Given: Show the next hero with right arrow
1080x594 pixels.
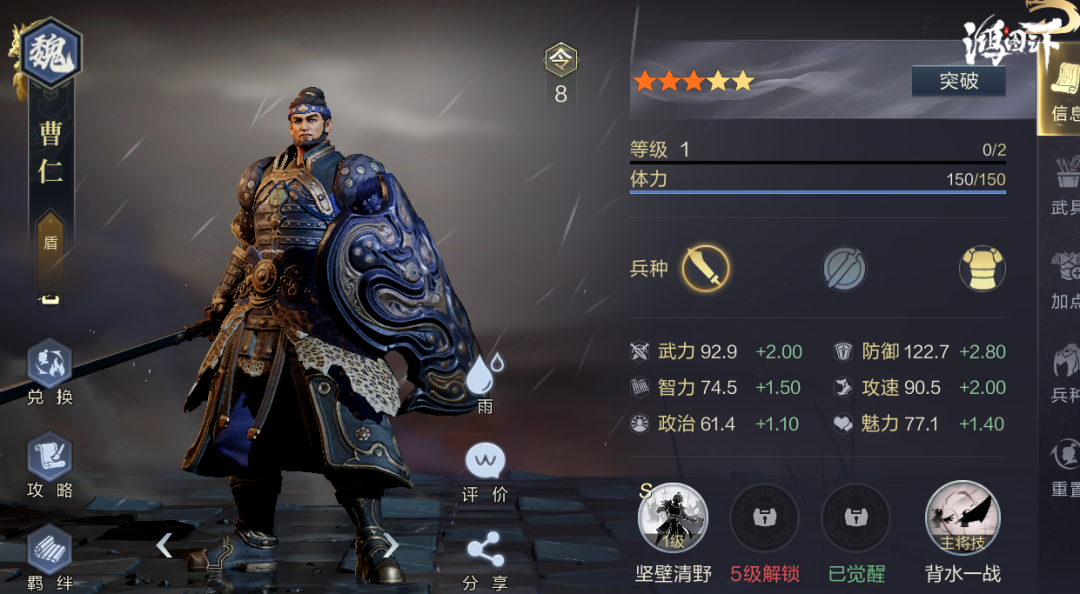Looking at the screenshot, I should (392, 545).
